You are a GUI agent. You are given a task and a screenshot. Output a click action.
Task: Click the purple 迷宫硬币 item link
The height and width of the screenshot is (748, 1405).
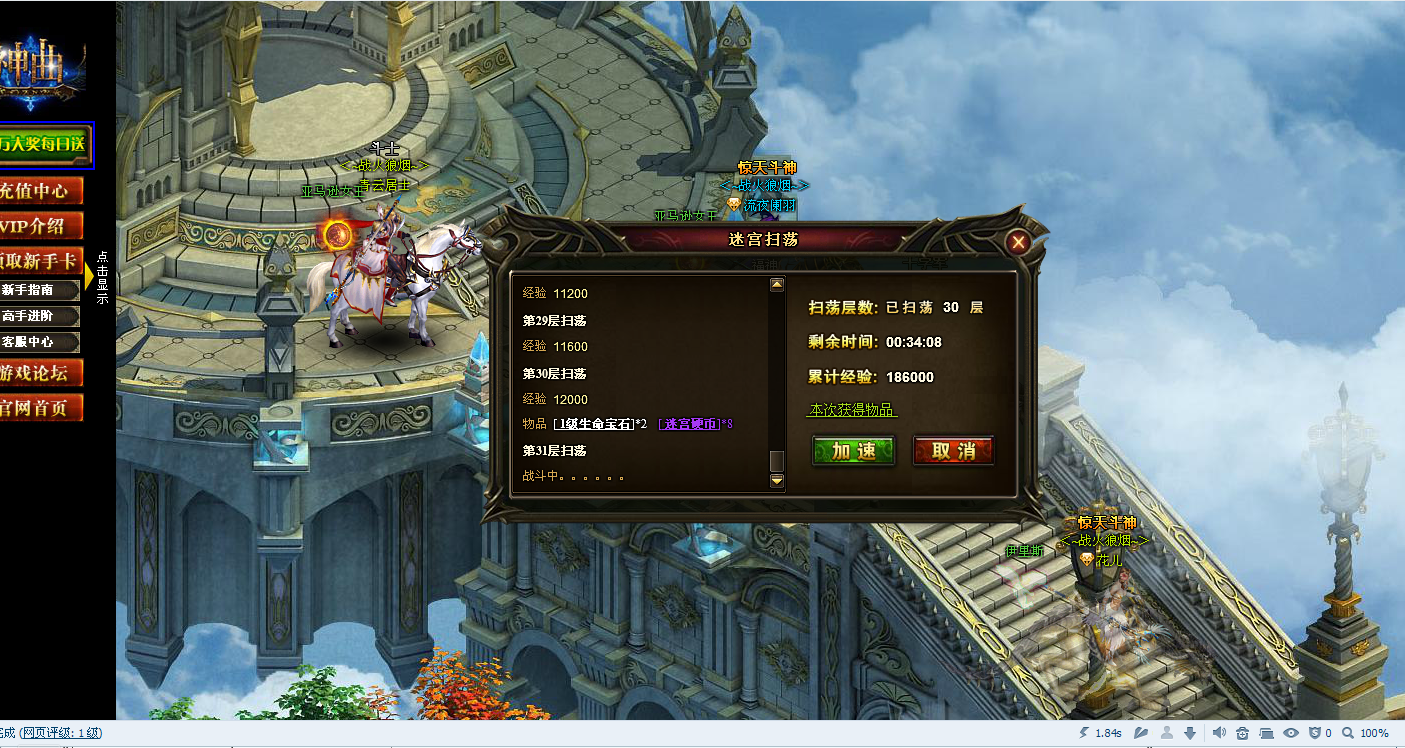tap(690, 424)
